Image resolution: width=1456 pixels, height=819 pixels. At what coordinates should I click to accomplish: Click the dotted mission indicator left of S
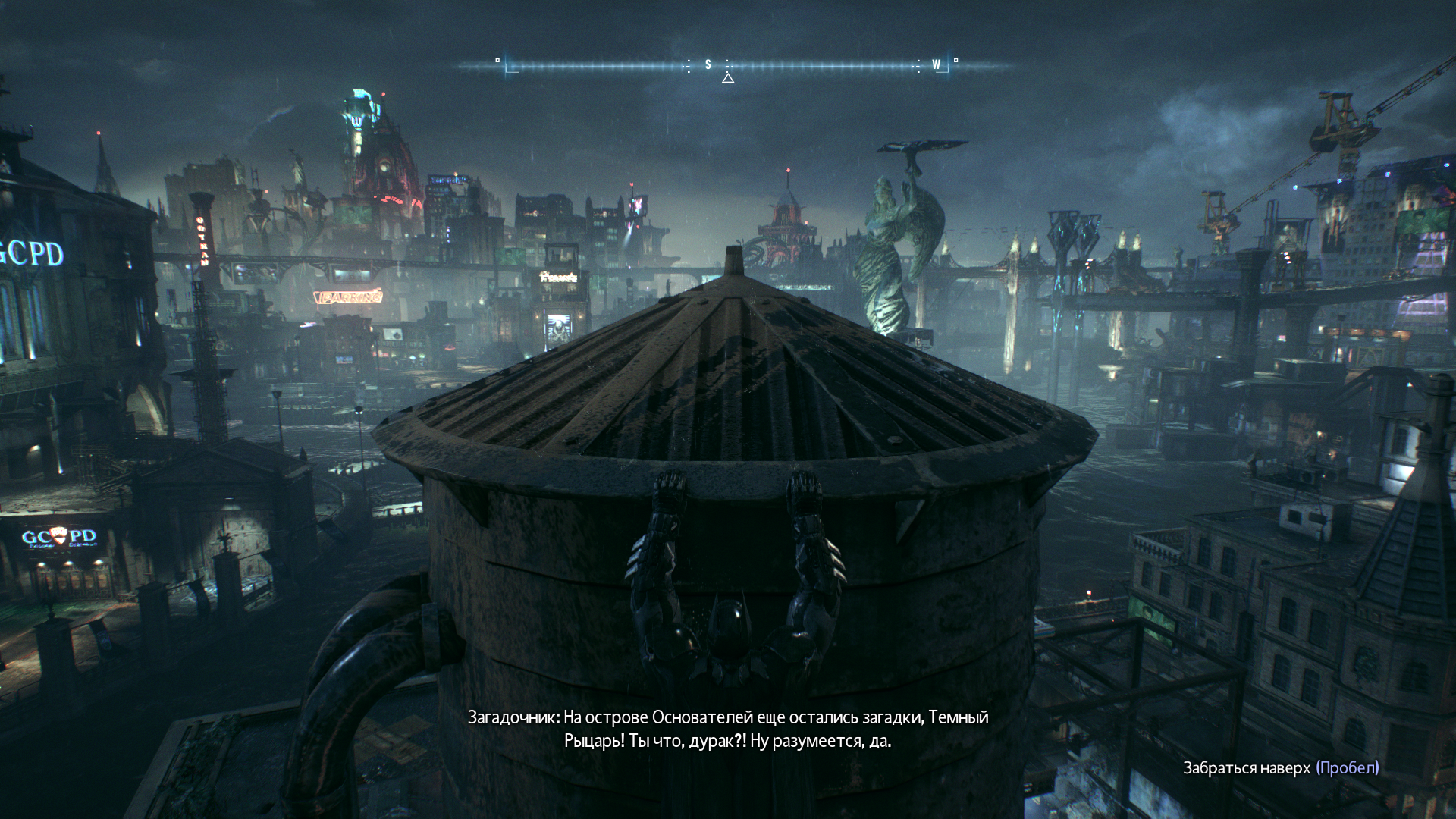click(687, 65)
